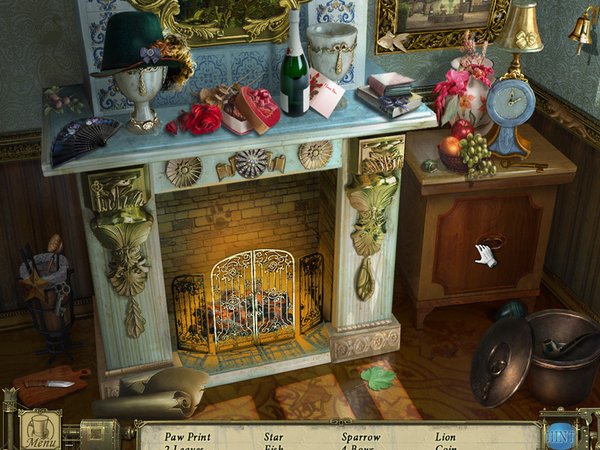Choose the Star list entry

(x=273, y=436)
